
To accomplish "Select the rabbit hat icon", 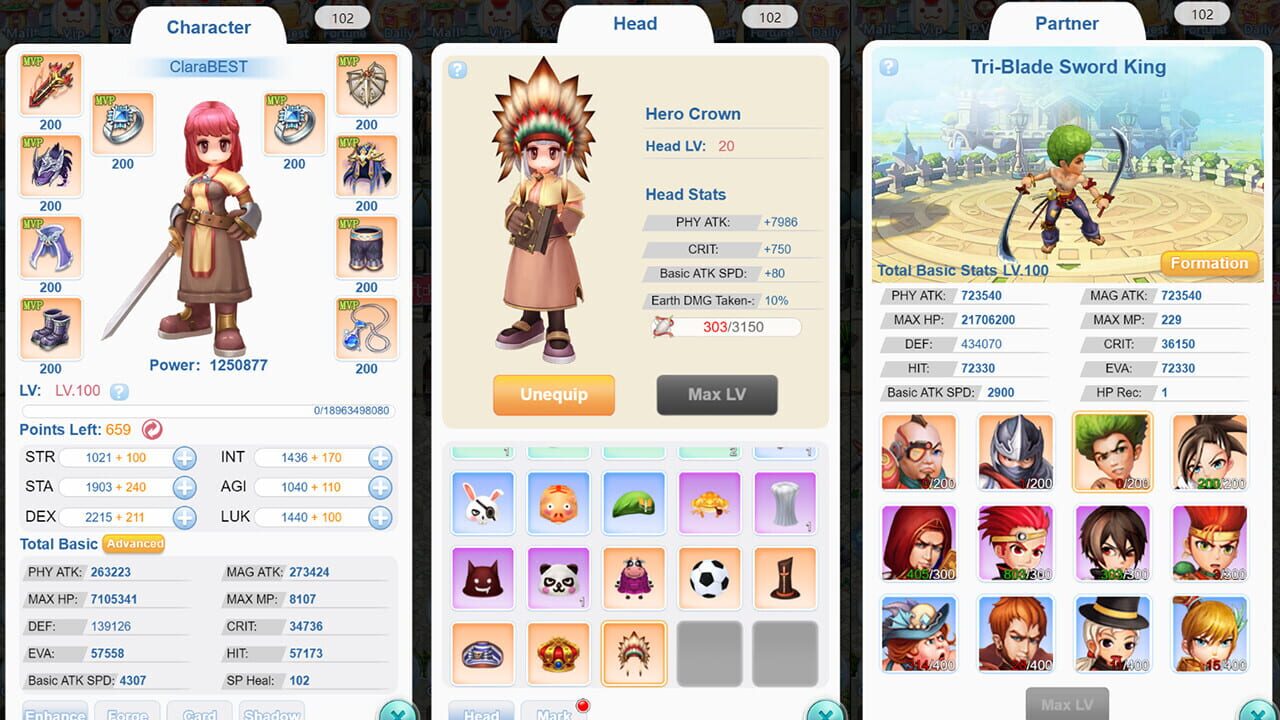I will point(483,503).
